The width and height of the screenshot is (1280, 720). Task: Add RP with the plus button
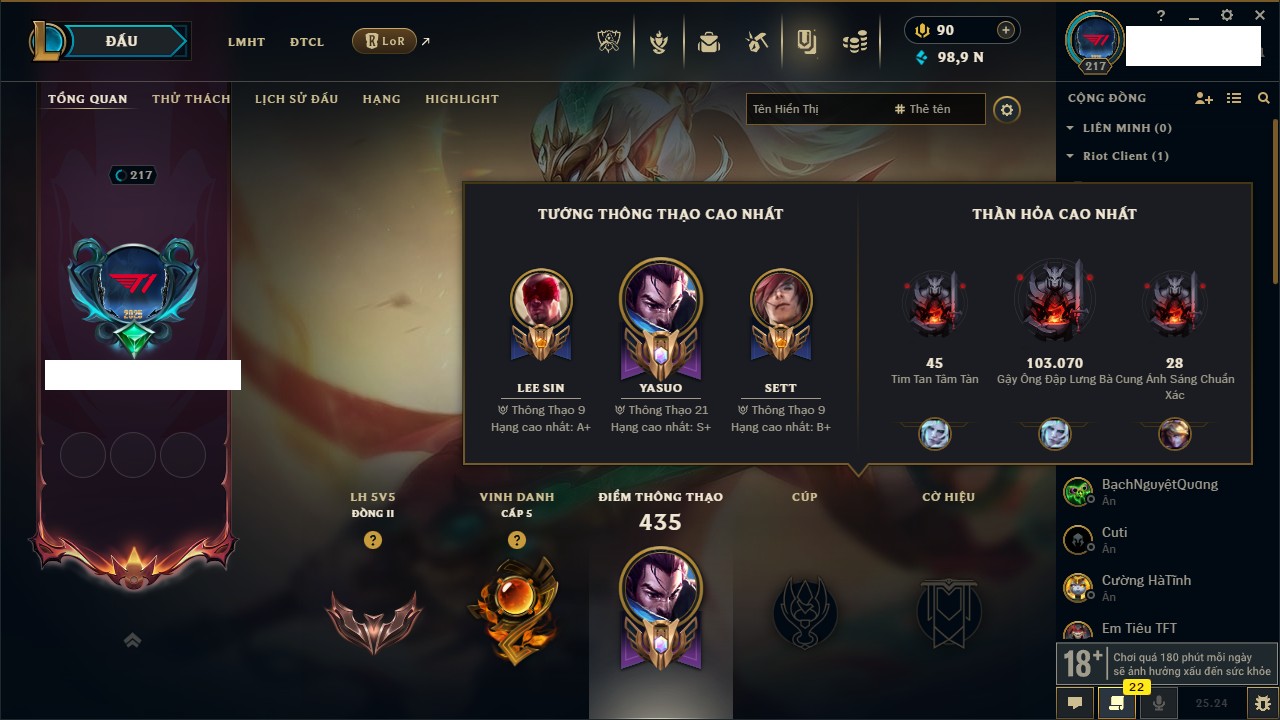pyautogui.click(x=1006, y=30)
